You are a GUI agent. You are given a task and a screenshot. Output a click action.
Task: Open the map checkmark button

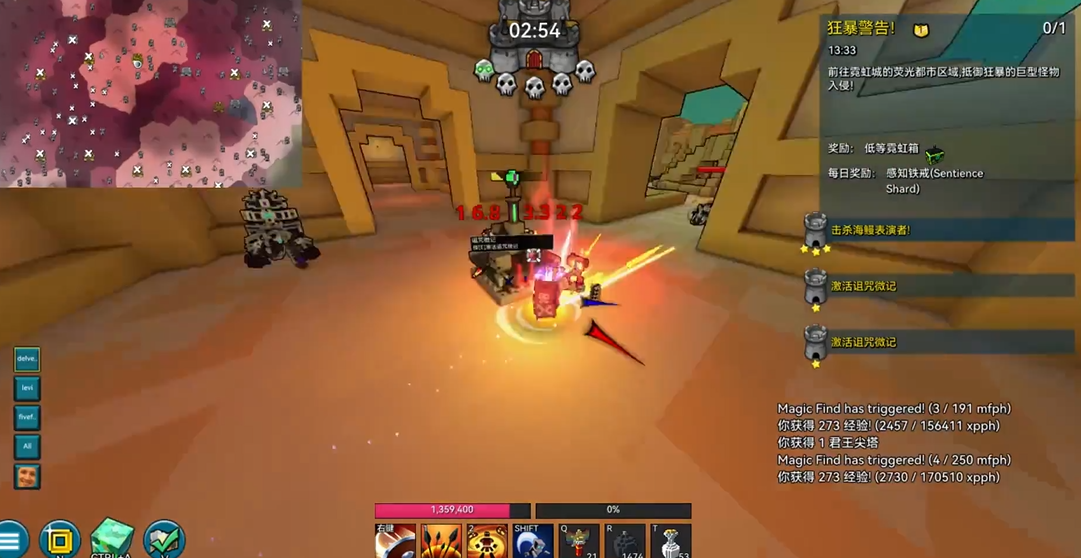pyautogui.click(x=163, y=540)
